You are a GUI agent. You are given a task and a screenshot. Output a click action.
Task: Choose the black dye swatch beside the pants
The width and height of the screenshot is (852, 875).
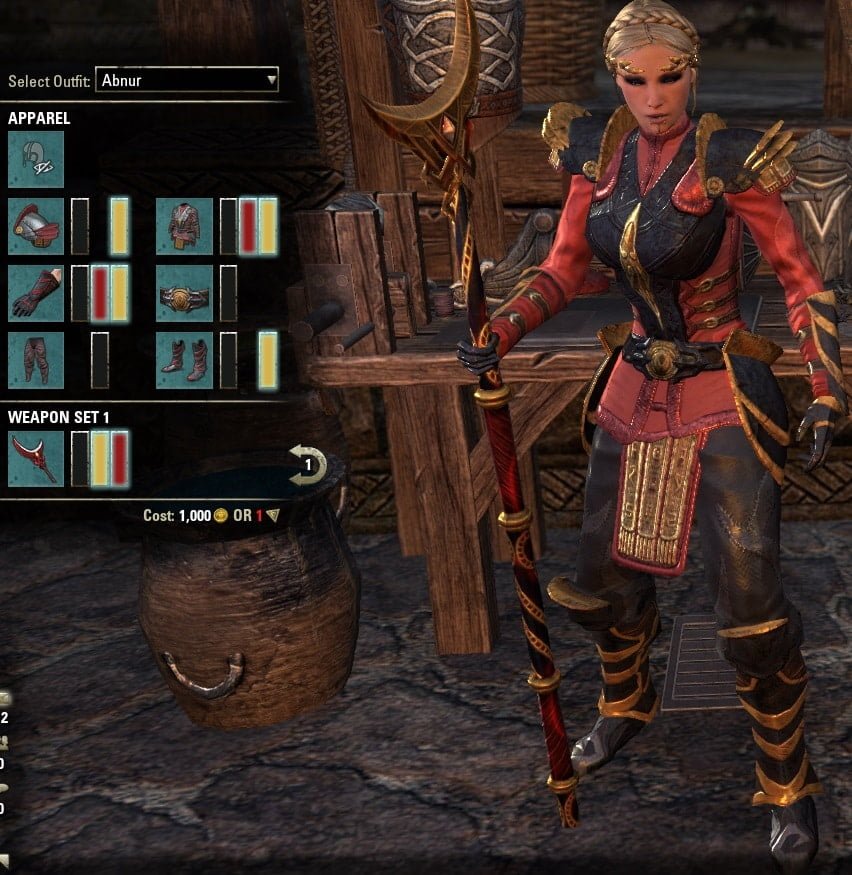[x=100, y=360]
